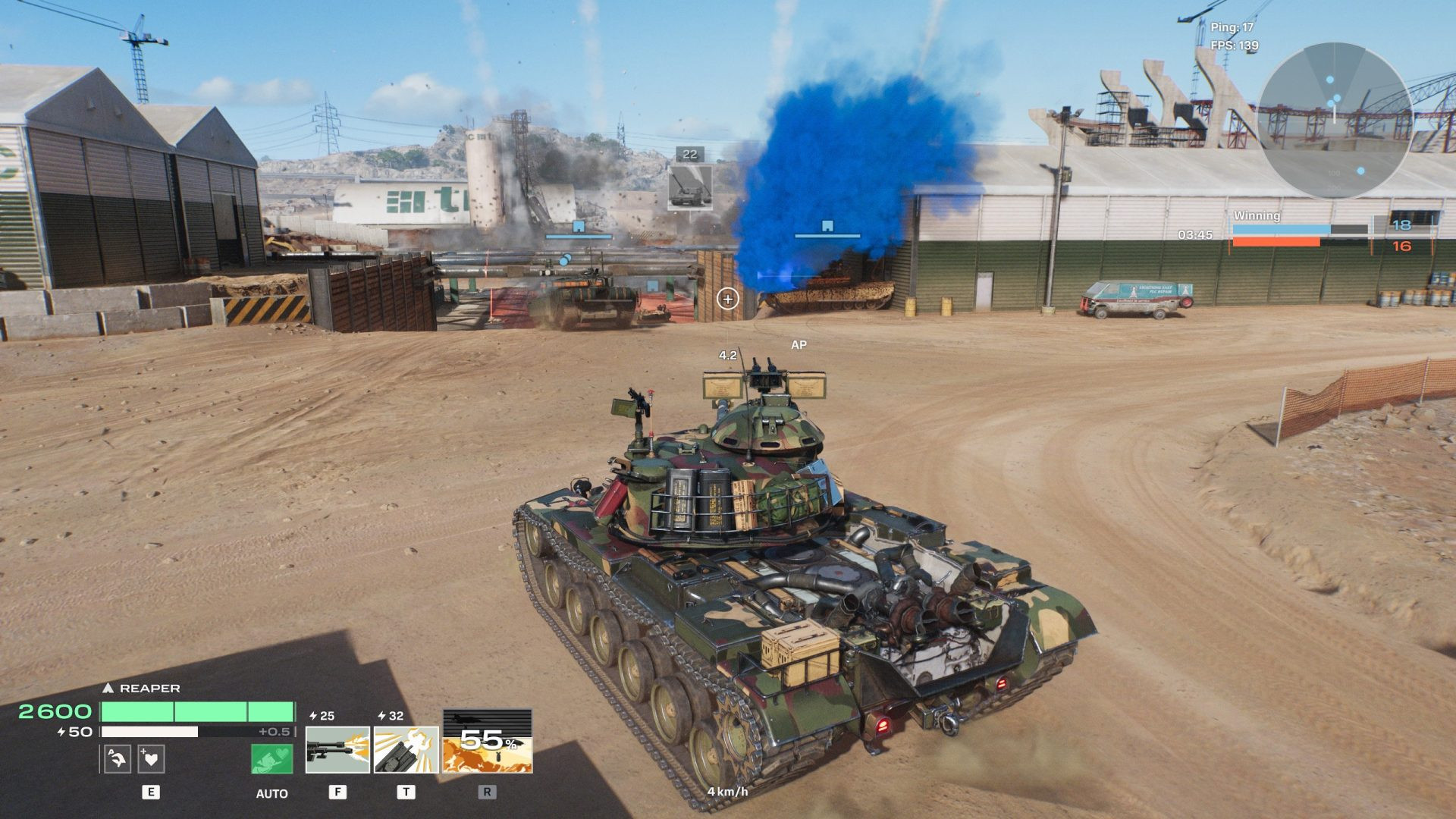
Task: Select the heart-plus perk icon
Action: pos(152,759)
